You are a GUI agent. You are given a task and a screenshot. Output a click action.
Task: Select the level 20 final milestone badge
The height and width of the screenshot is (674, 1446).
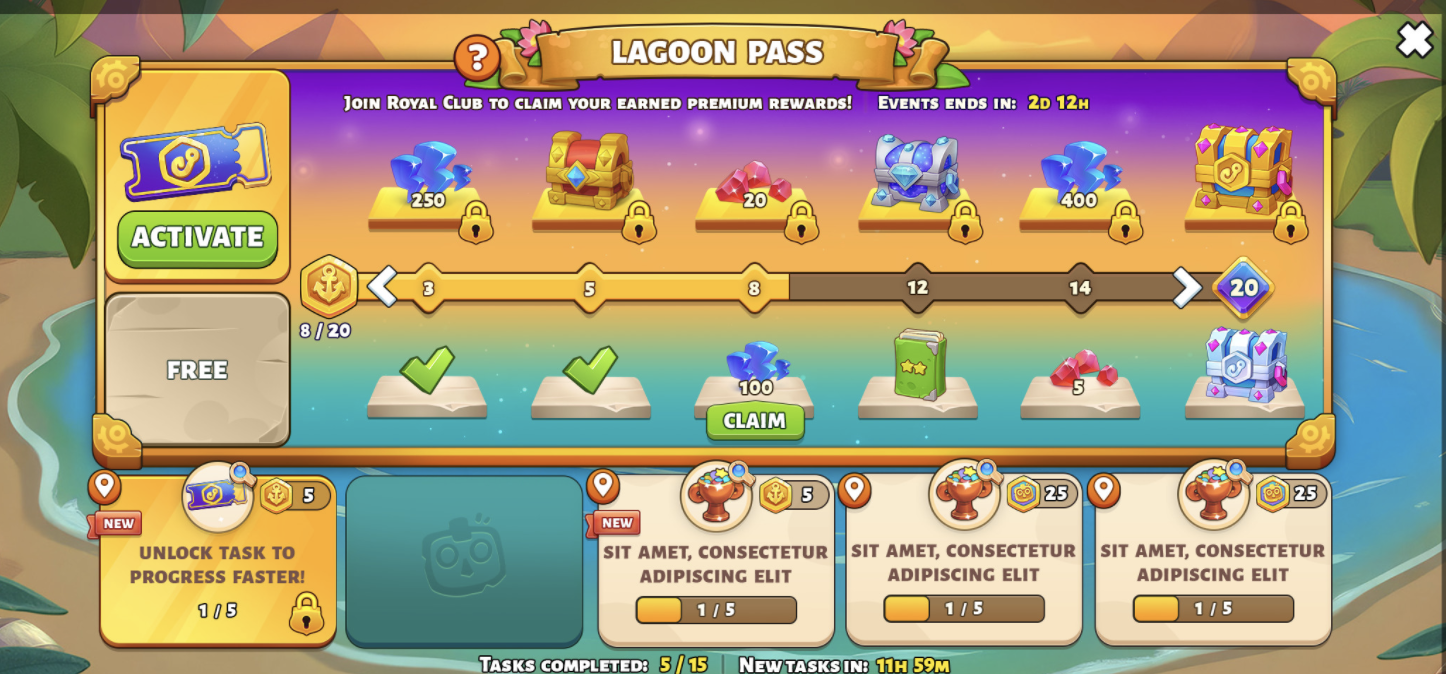(x=1243, y=288)
